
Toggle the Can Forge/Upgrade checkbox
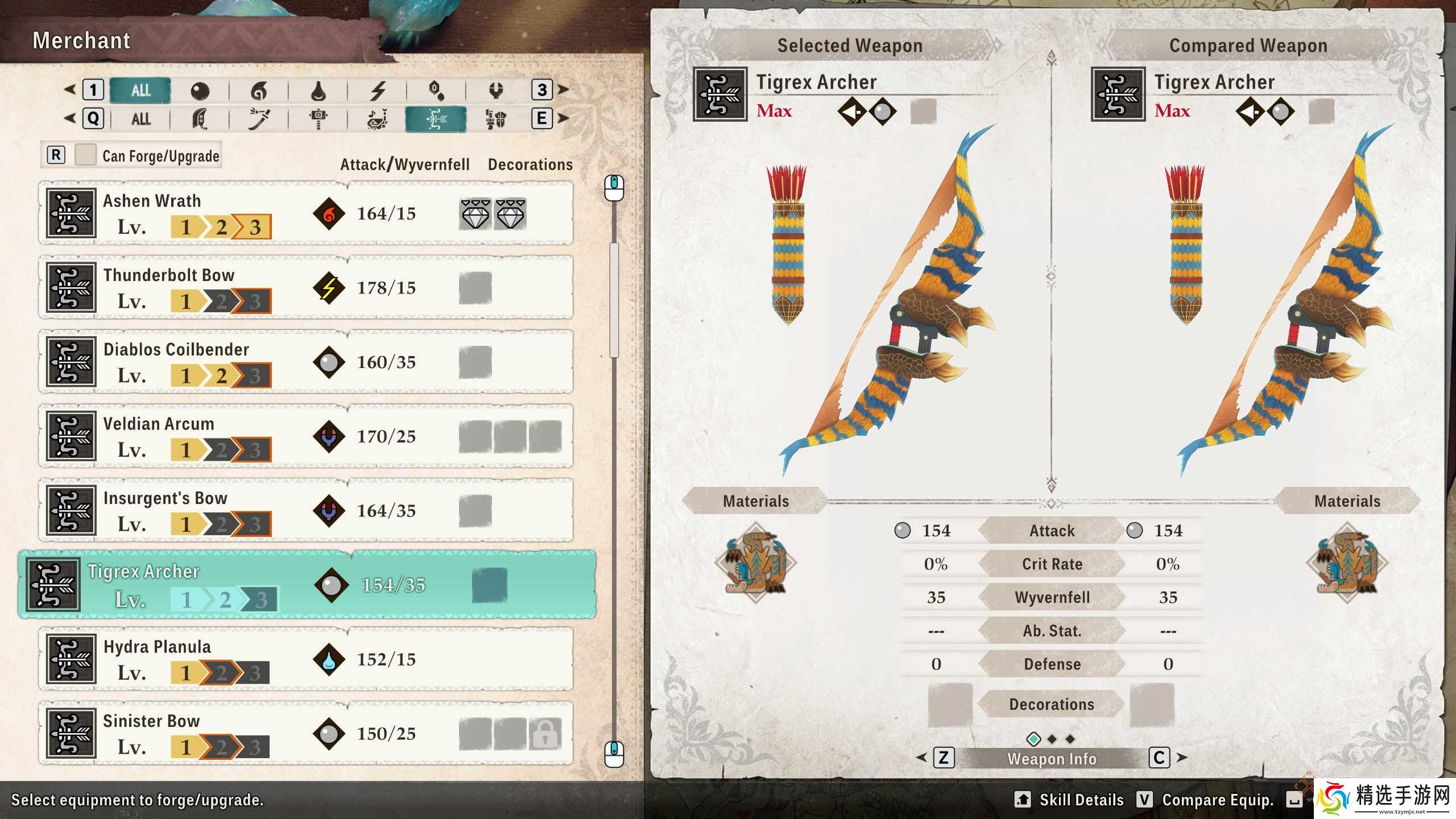click(85, 155)
